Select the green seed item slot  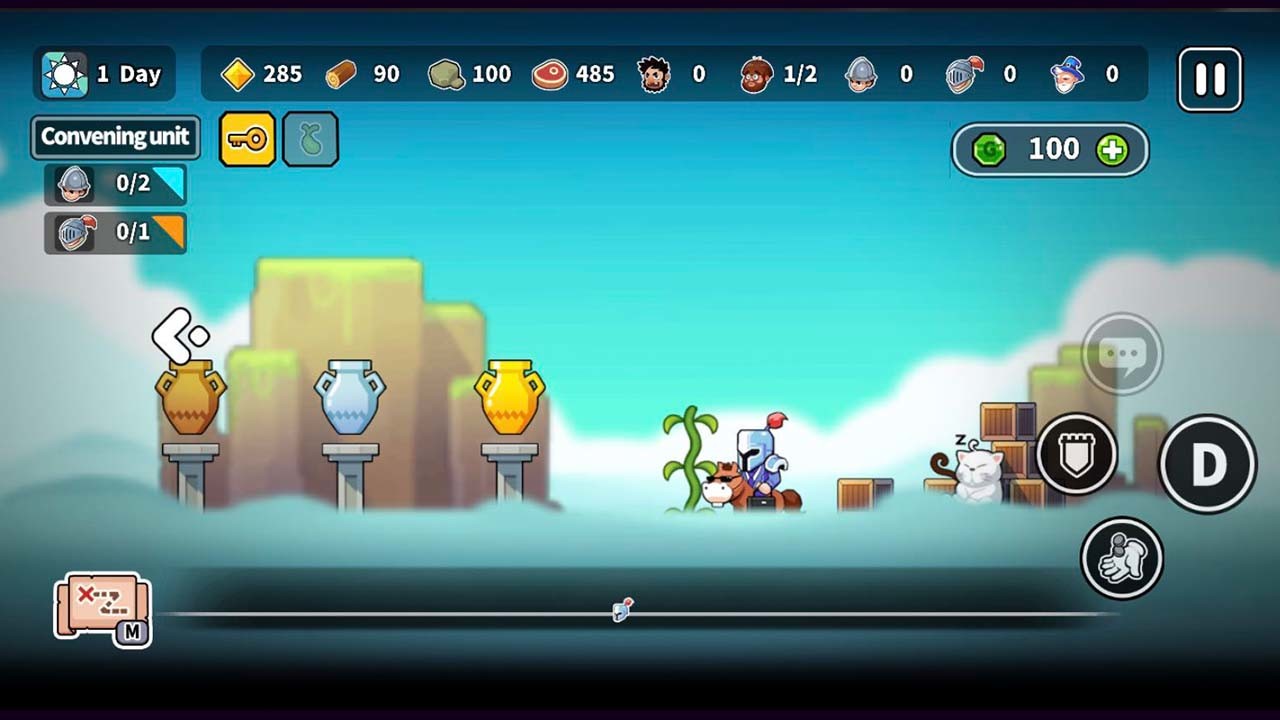(310, 139)
